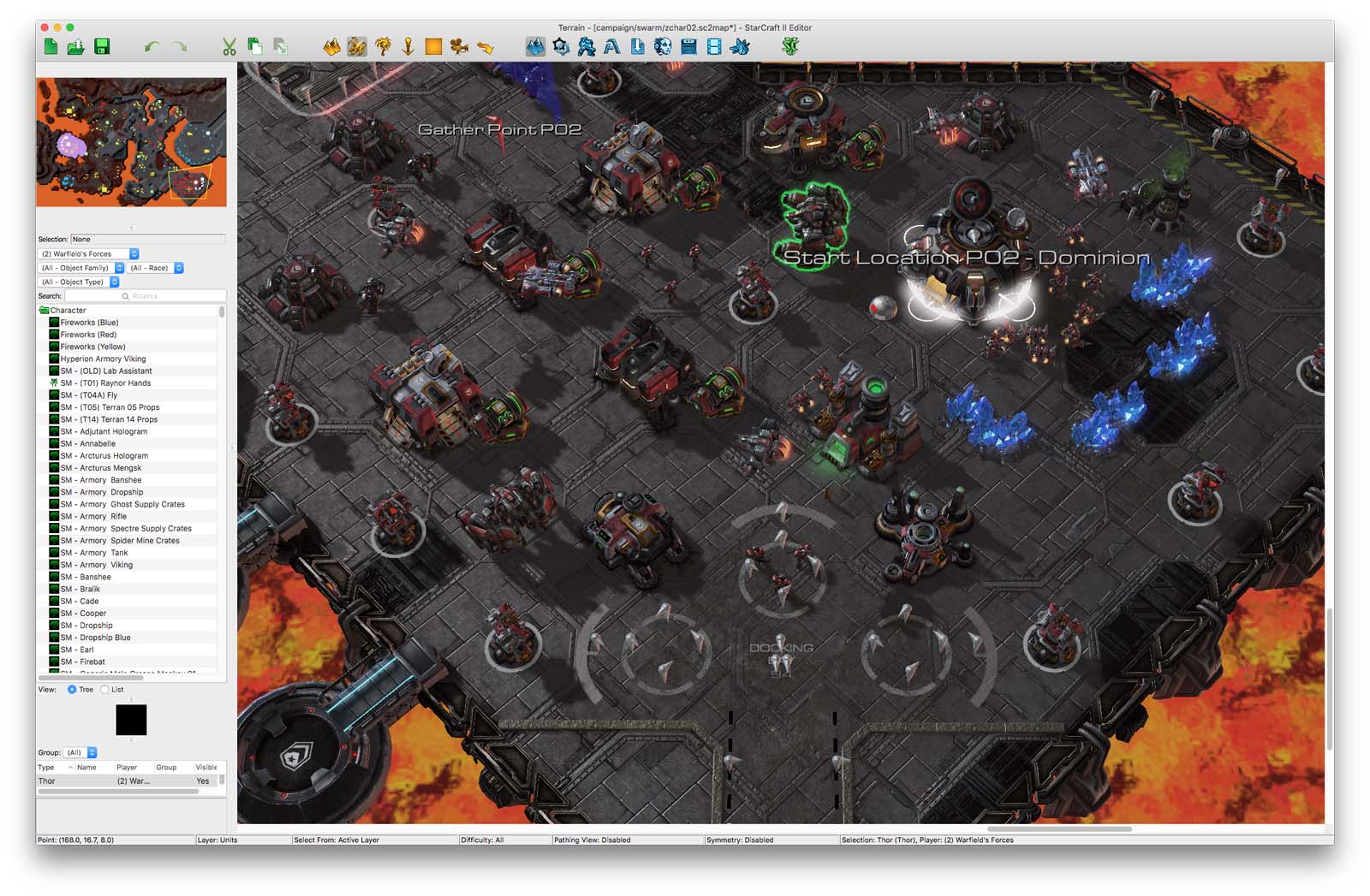Click the scissors cut tool
This screenshot has height=896, width=1370.
[229, 47]
